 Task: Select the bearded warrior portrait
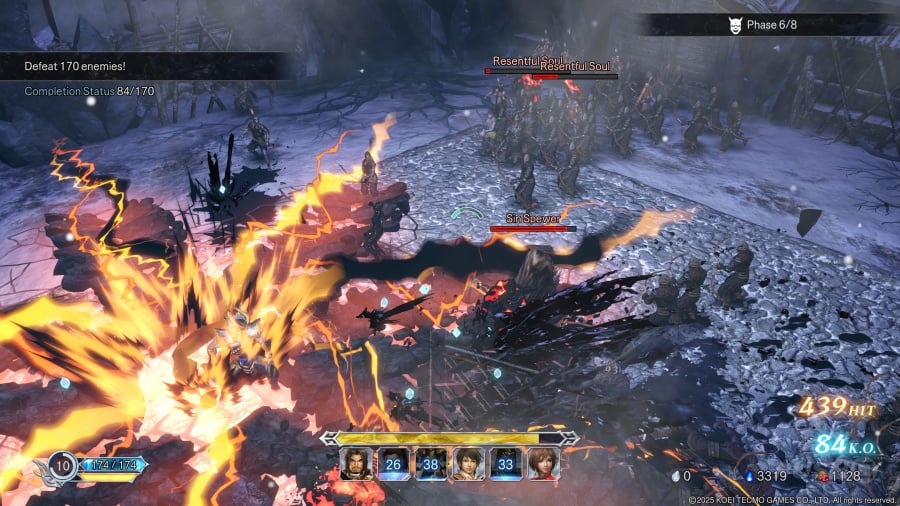point(355,464)
